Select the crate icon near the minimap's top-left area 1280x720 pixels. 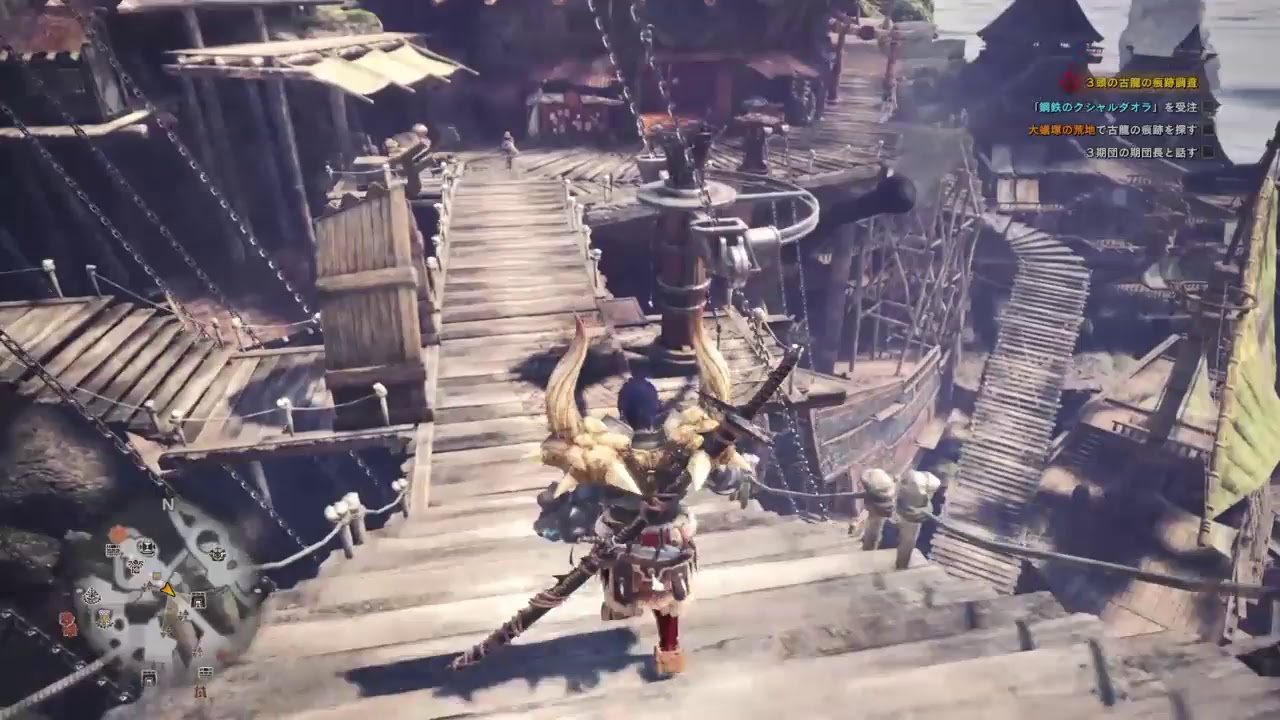coord(113,550)
